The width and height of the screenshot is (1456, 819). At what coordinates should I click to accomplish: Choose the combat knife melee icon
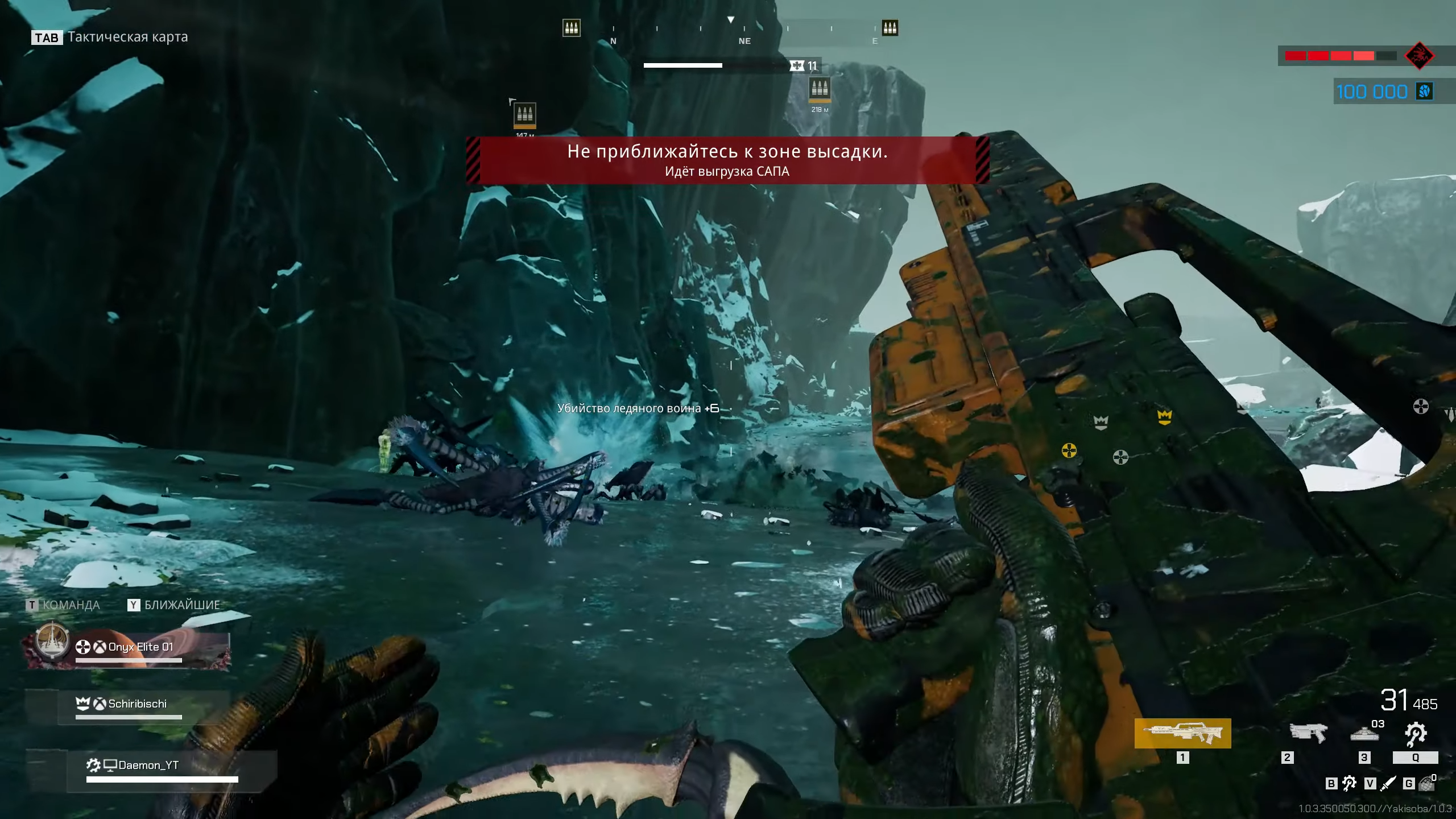click(1388, 784)
